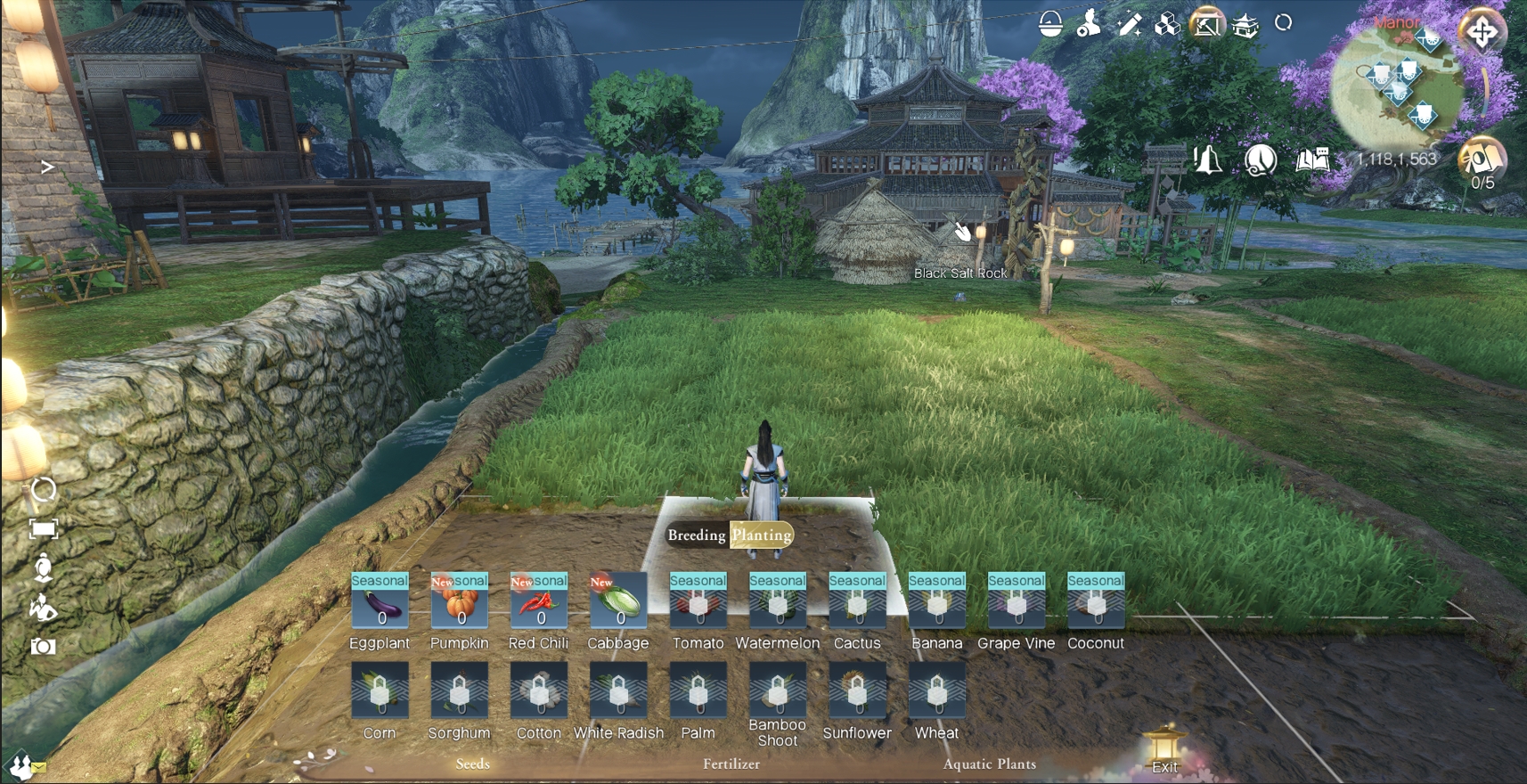Choose the Cabbage seed slot
Screen dimensions: 1527x784
point(618,602)
